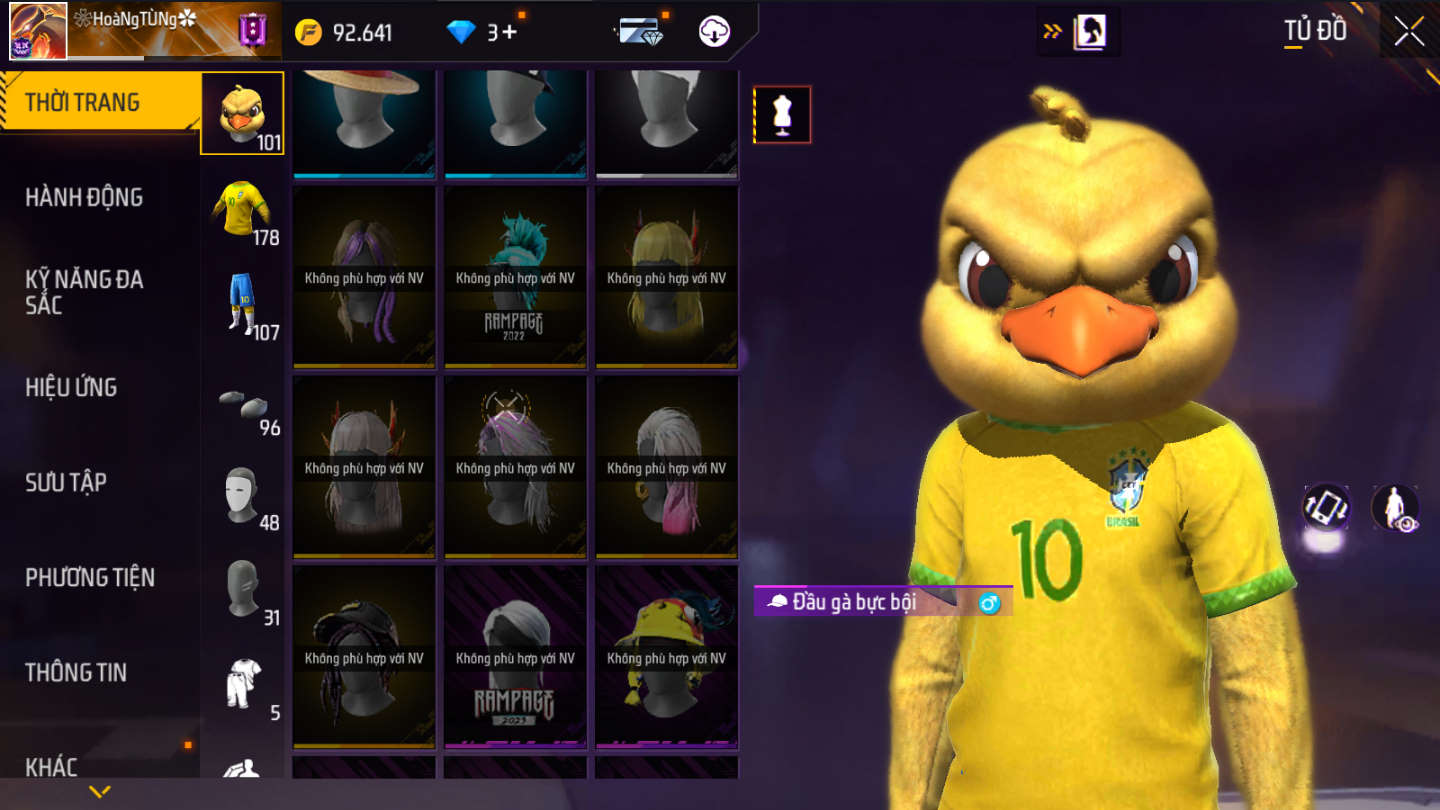The height and width of the screenshot is (810, 1440).
Task: Open the cloud download icon
Action: point(714,32)
